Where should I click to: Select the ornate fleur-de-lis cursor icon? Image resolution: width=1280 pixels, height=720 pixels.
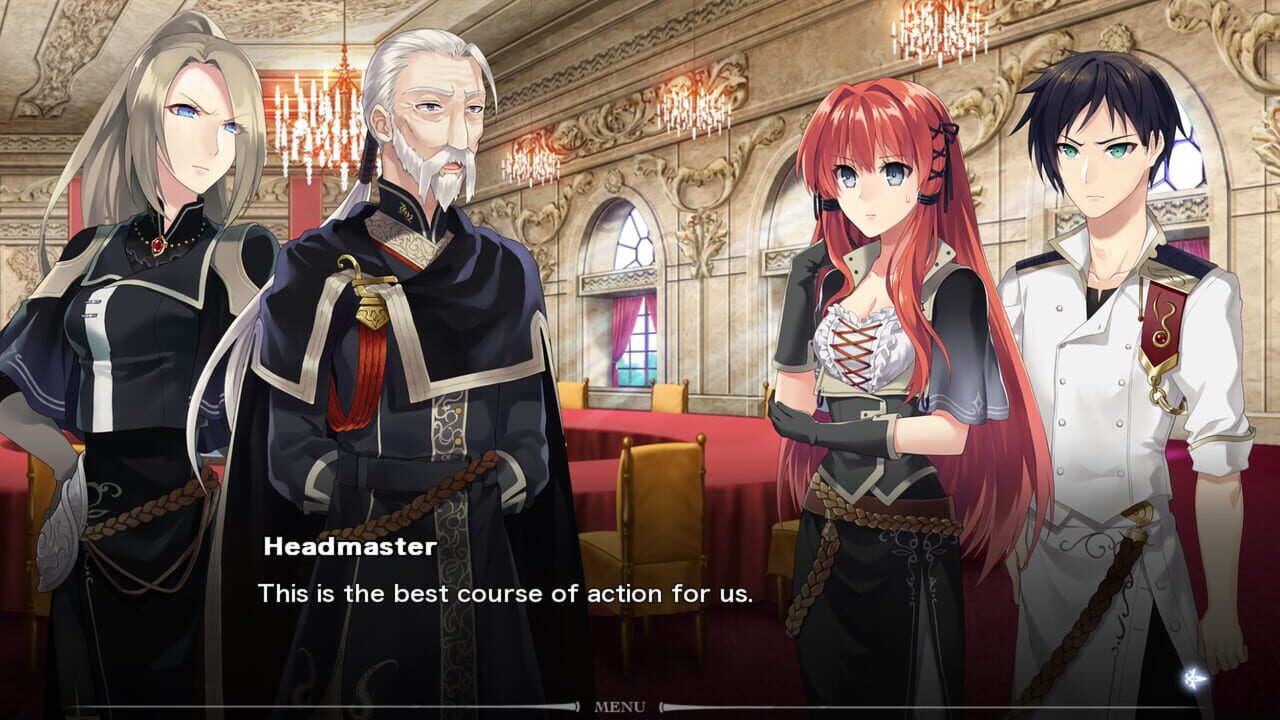1189,677
